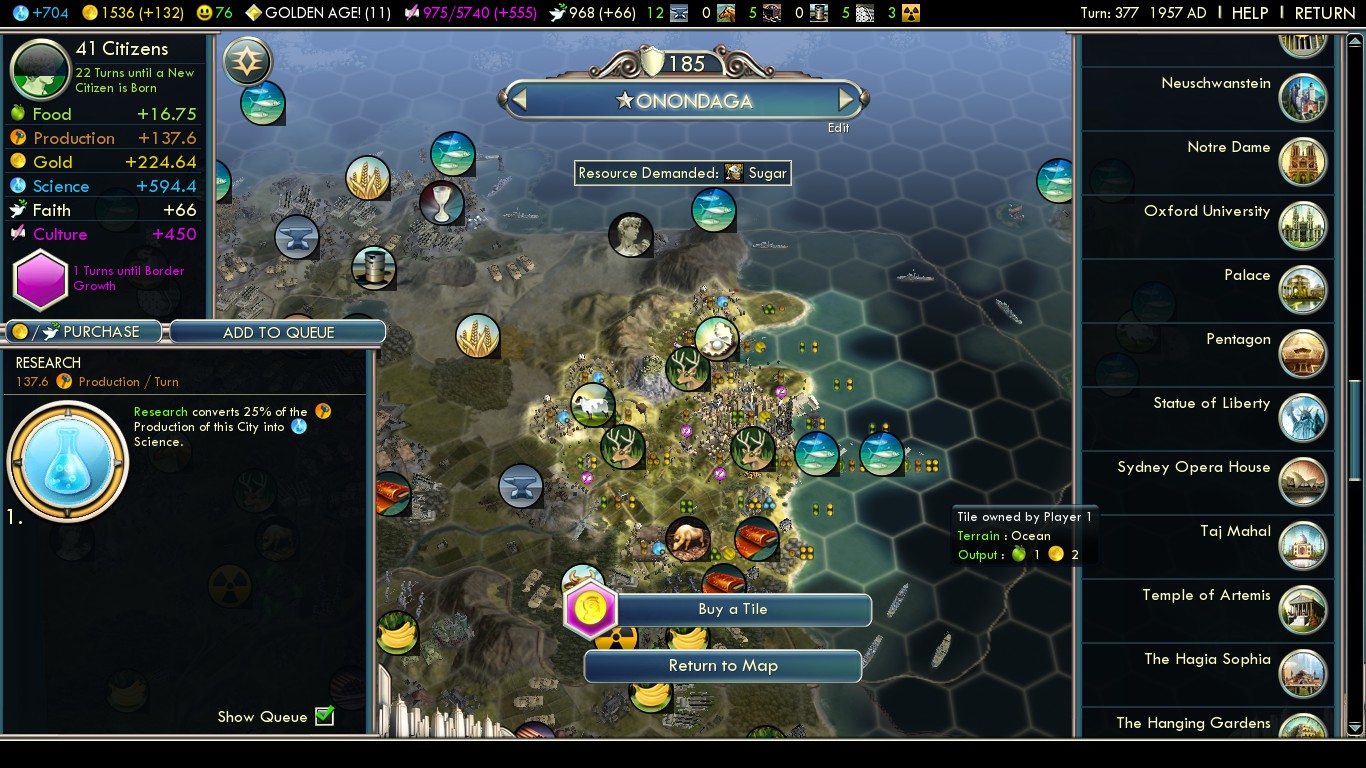The width and height of the screenshot is (1366, 768).
Task: Open the HELP menu
Action: click(x=1249, y=13)
